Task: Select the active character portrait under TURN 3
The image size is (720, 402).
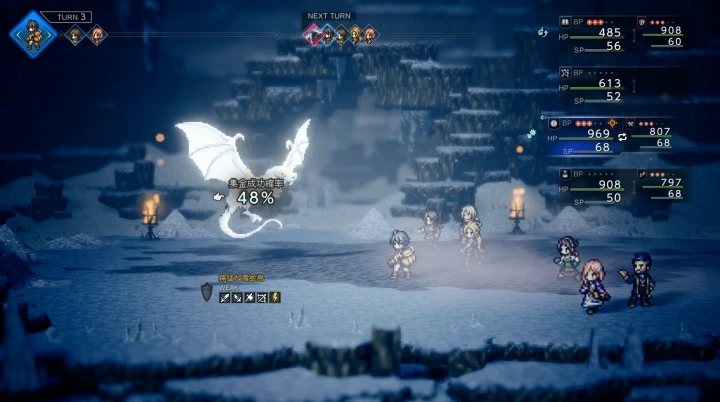Action: [33, 33]
